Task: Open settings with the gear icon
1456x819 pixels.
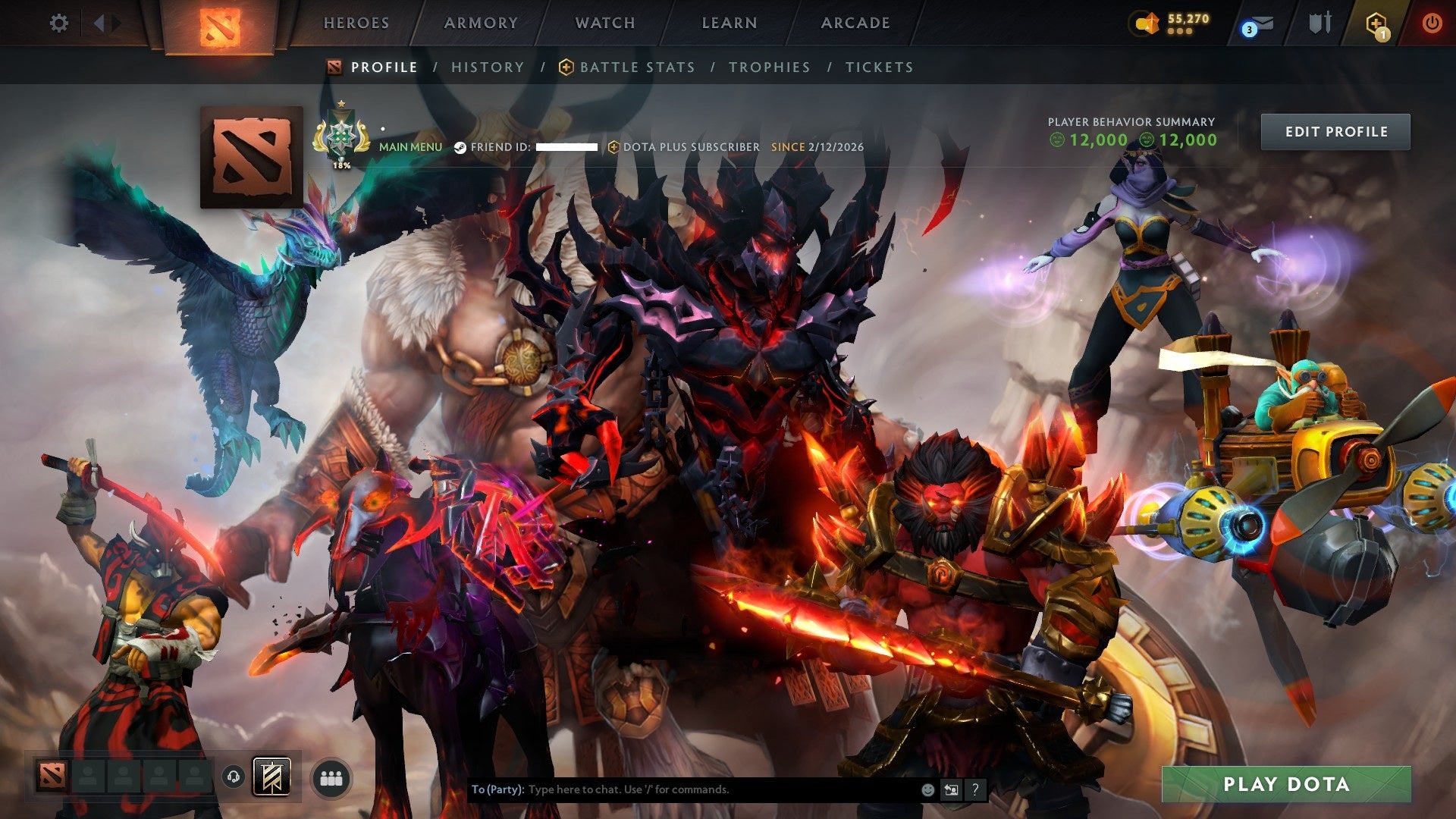Action: coord(59,23)
